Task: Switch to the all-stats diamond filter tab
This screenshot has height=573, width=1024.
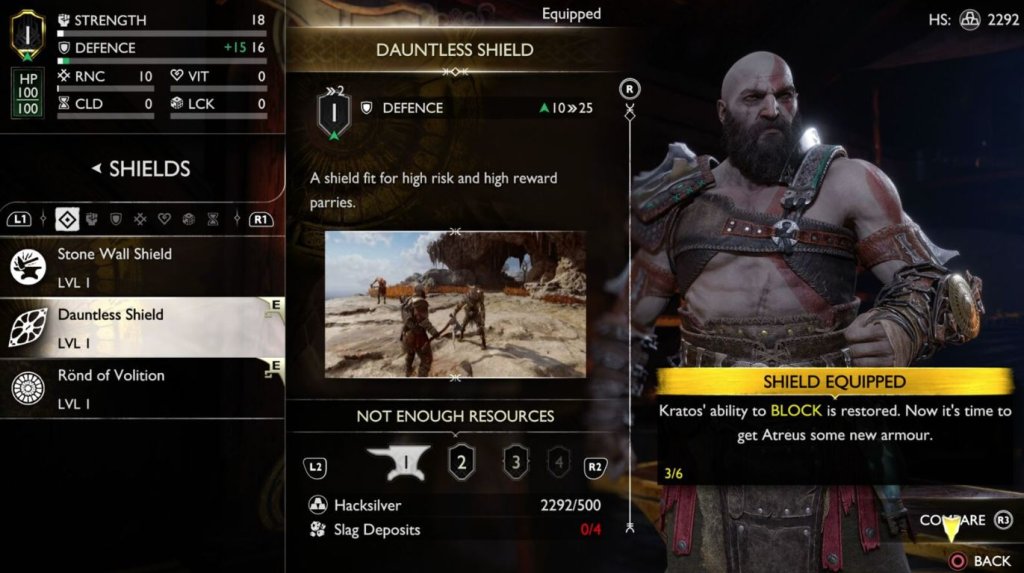Action: click(x=67, y=218)
